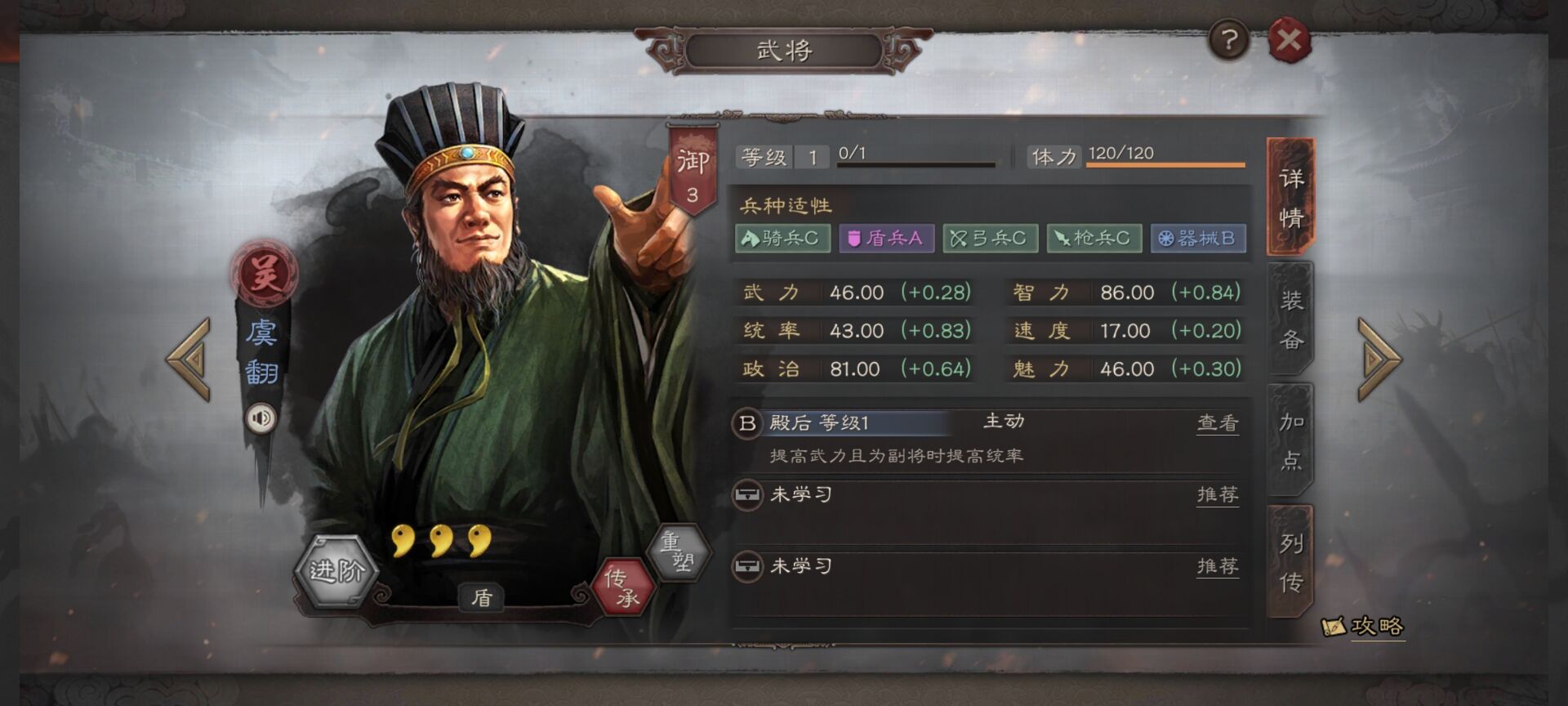Select the 盾兵A troop aptitude badge

pyautogui.click(x=886, y=239)
